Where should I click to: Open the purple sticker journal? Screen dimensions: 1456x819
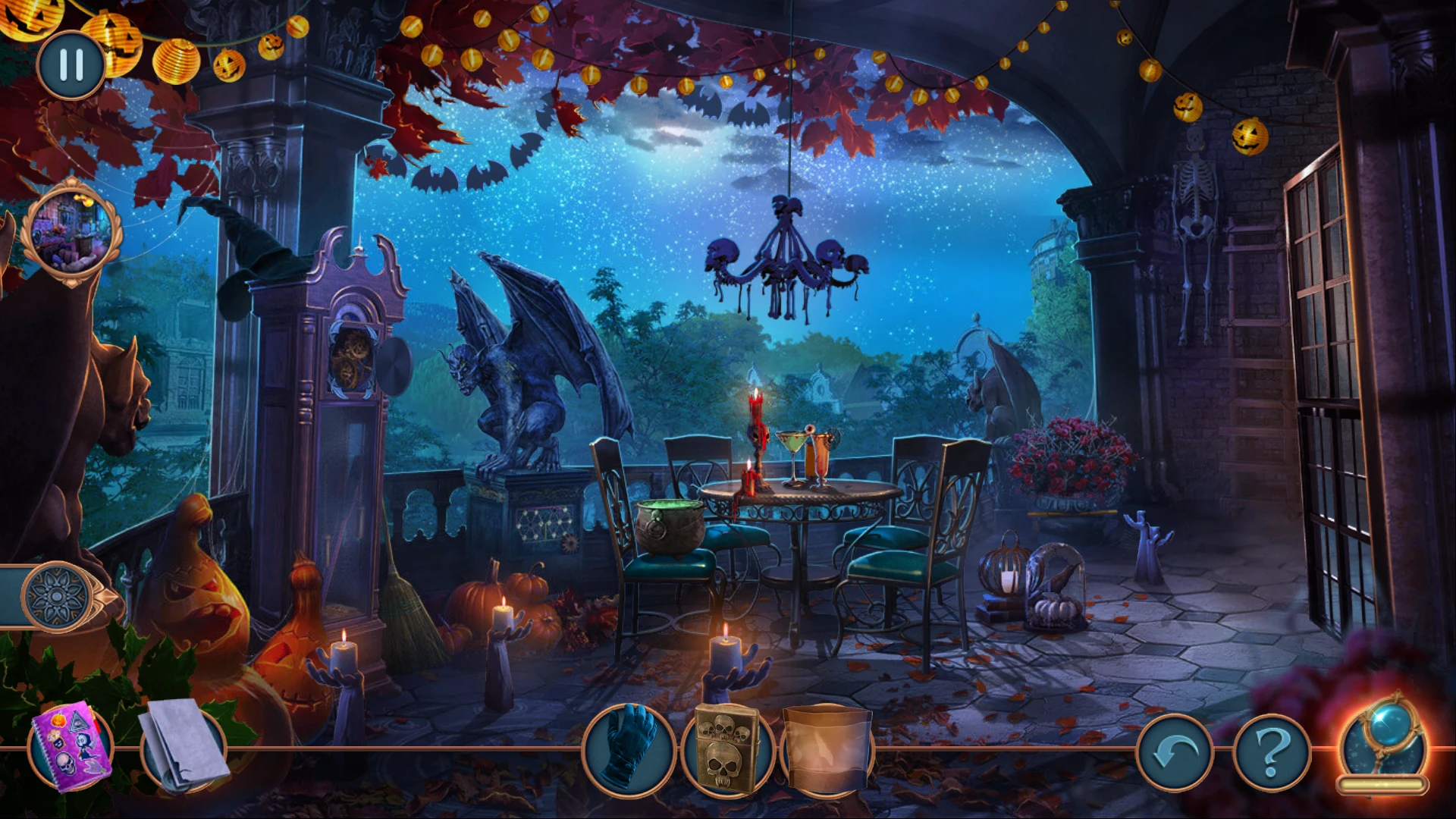[x=70, y=747]
